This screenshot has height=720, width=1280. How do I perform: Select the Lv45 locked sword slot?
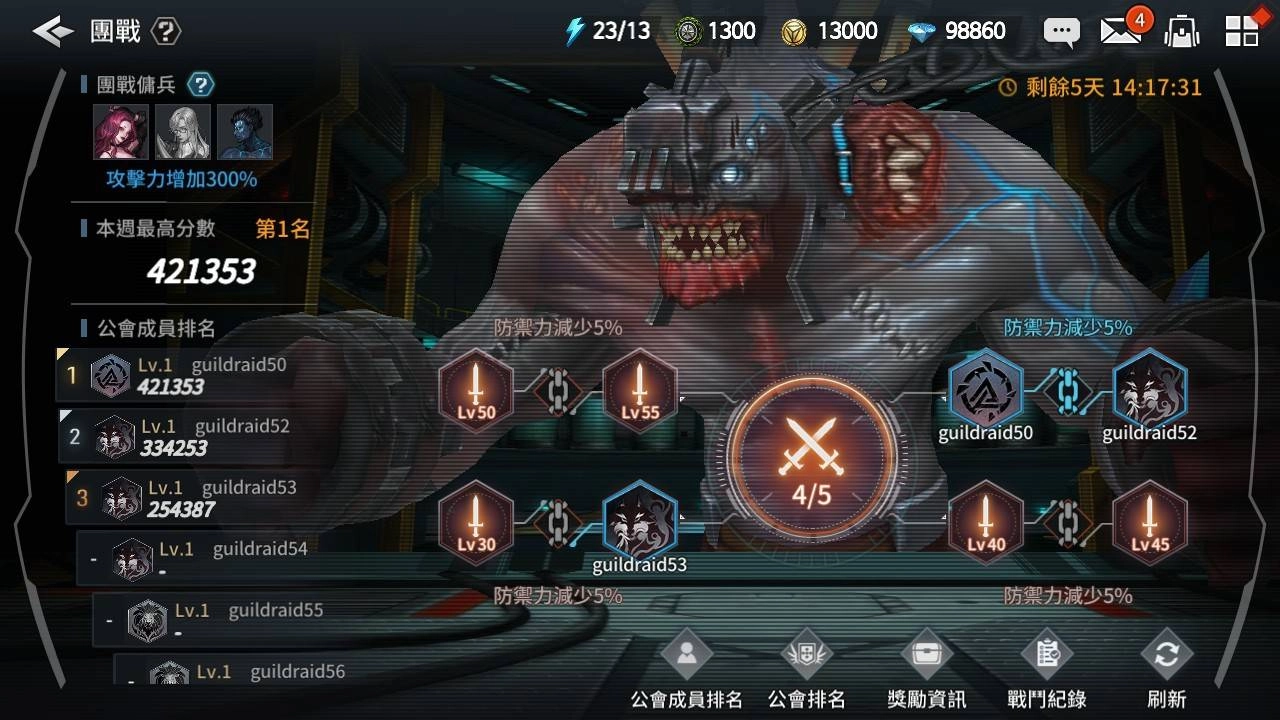tap(1150, 523)
